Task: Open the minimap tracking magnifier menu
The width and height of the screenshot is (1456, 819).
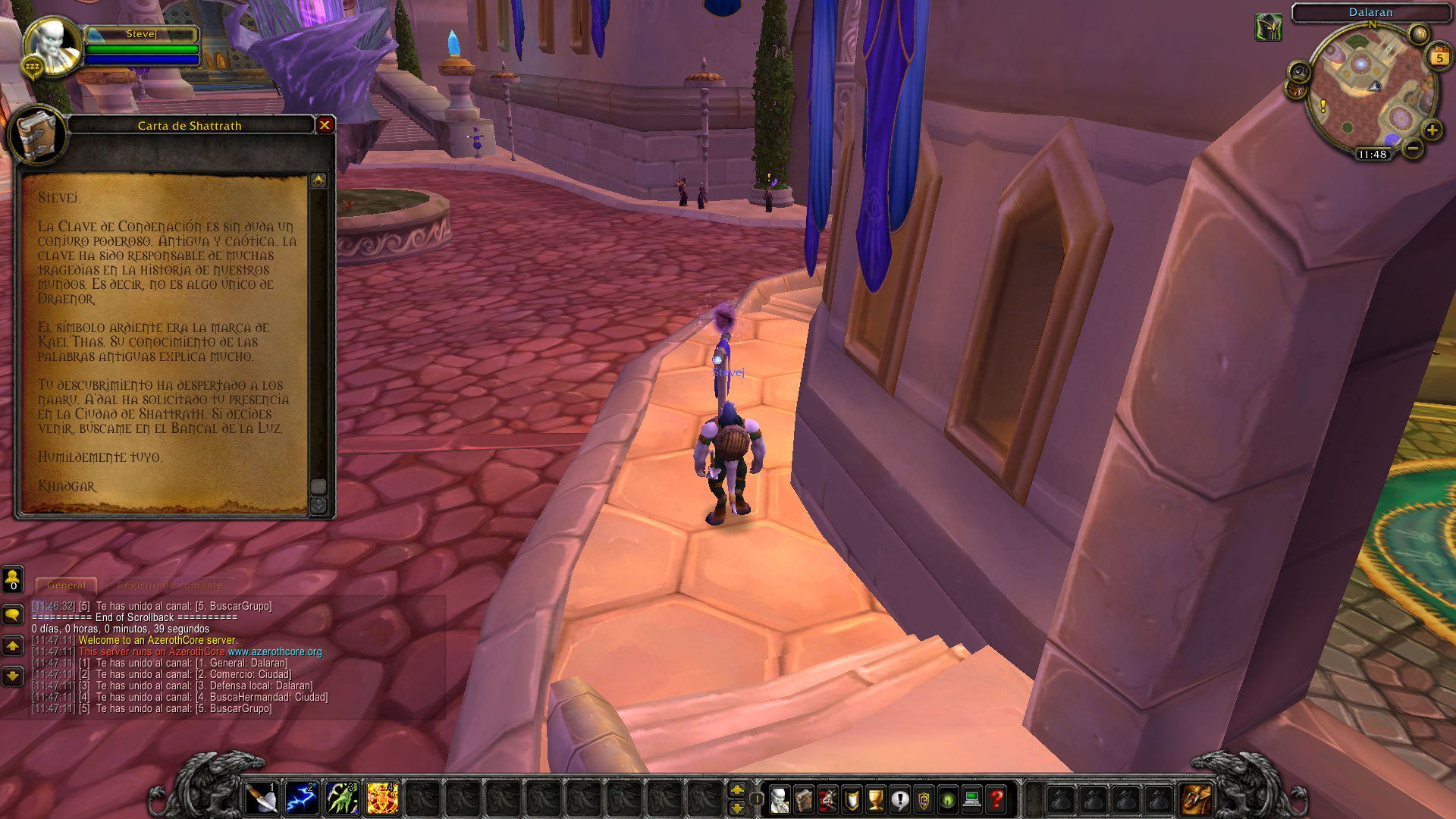Action: point(1299,72)
